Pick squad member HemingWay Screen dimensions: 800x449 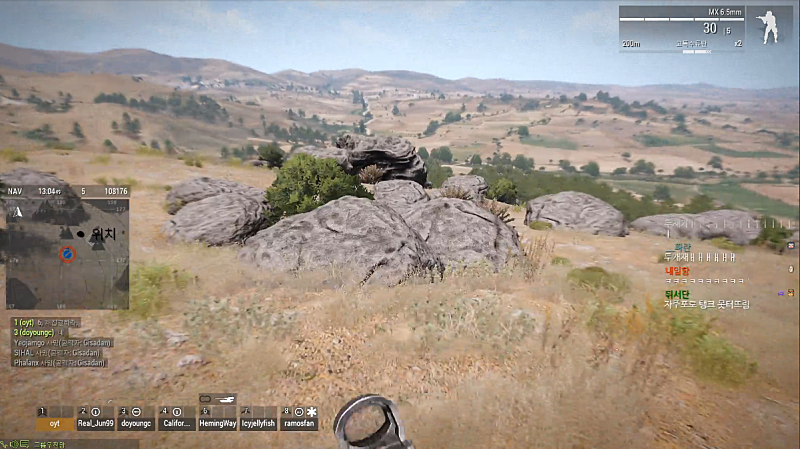pyautogui.click(x=218, y=424)
